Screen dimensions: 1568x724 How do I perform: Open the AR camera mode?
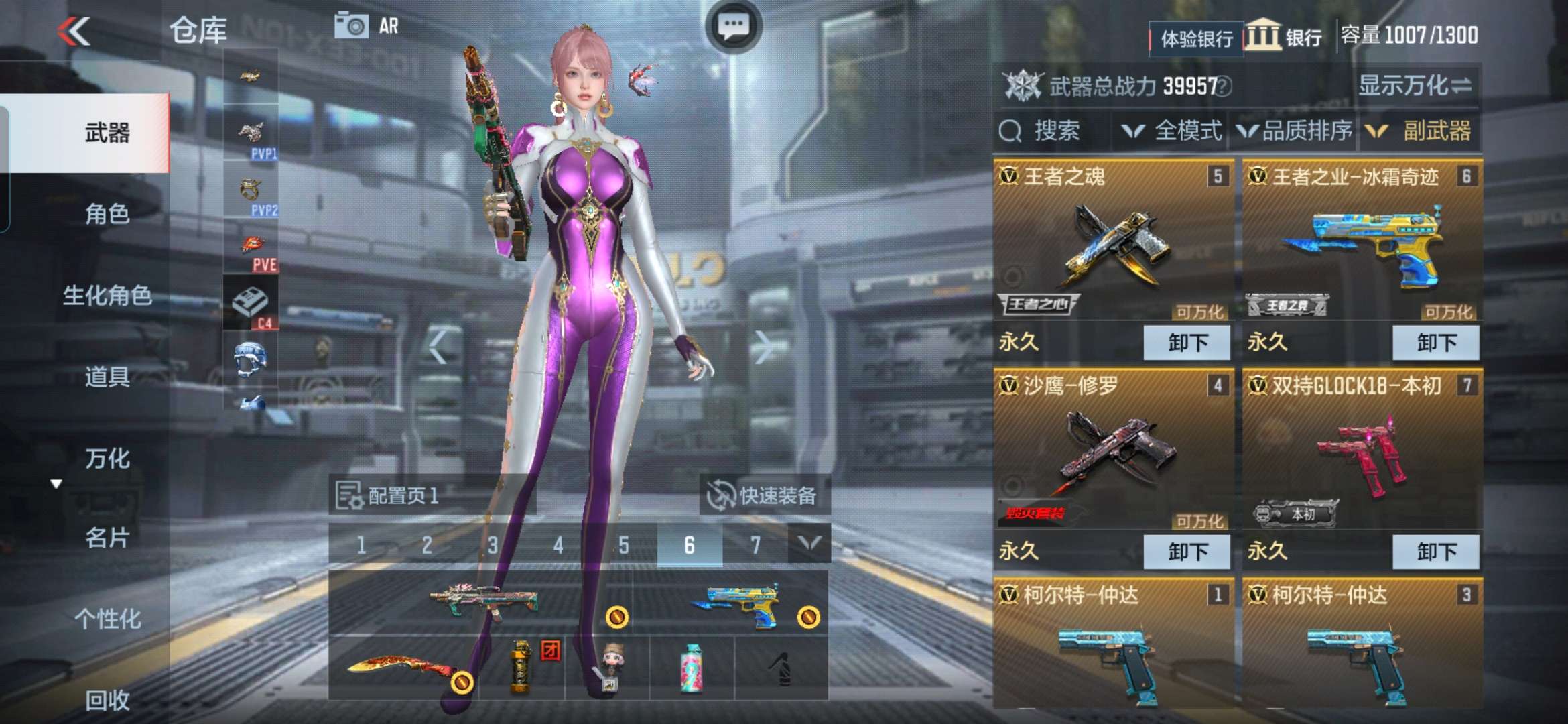pos(367,27)
